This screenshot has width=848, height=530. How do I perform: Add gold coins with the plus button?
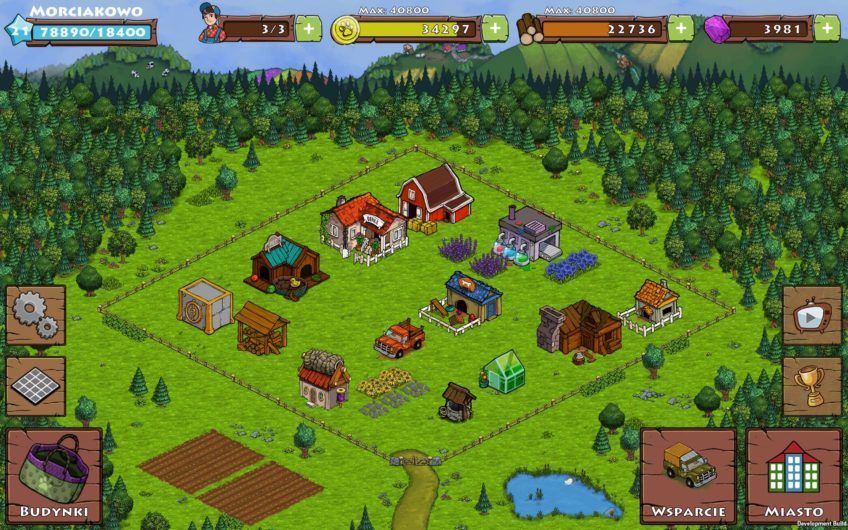coord(495,28)
